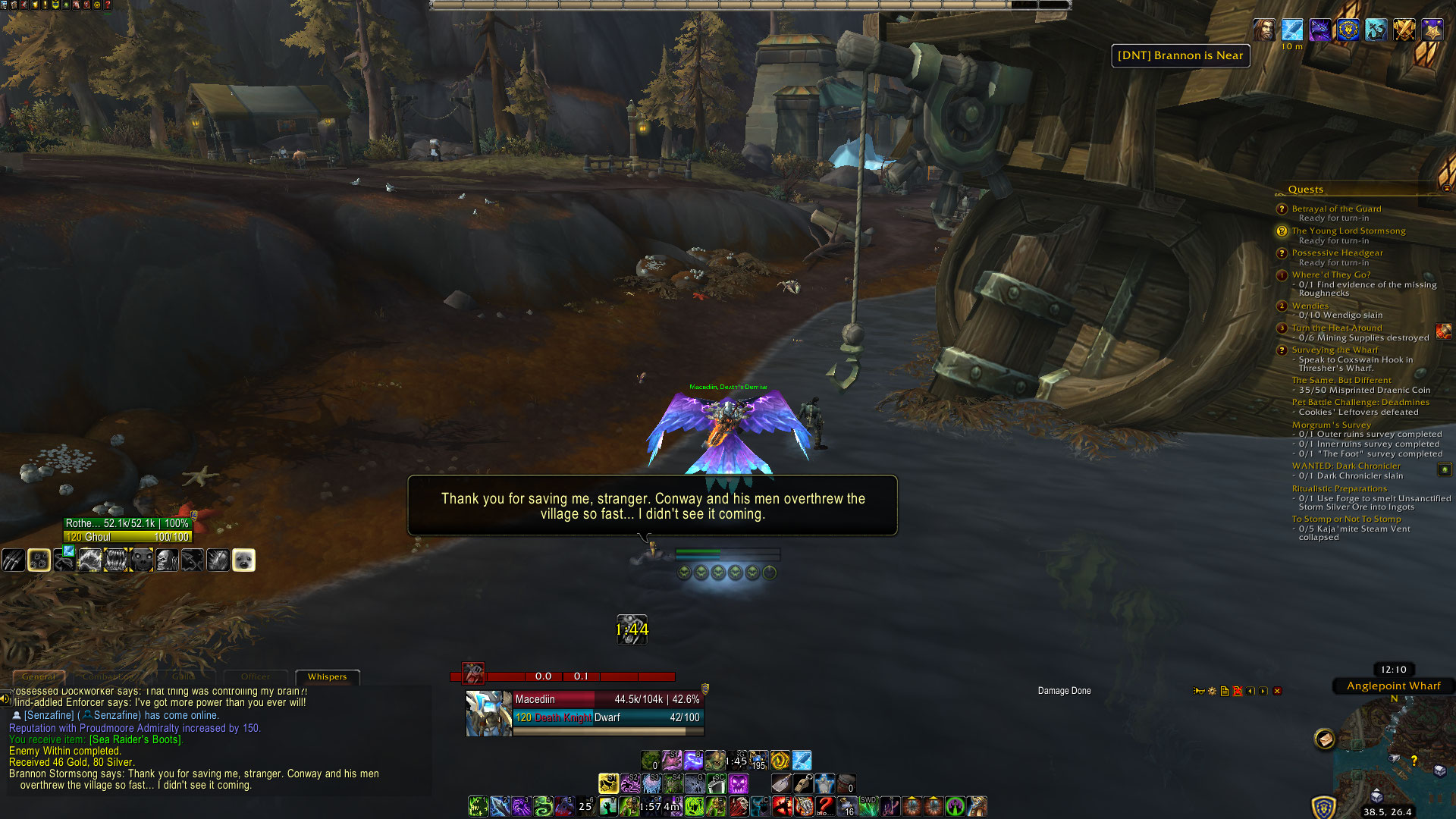This screenshot has width=1456, height=819.
Task: Open the Possessive Headgear quest entry
Action: 1337,253
